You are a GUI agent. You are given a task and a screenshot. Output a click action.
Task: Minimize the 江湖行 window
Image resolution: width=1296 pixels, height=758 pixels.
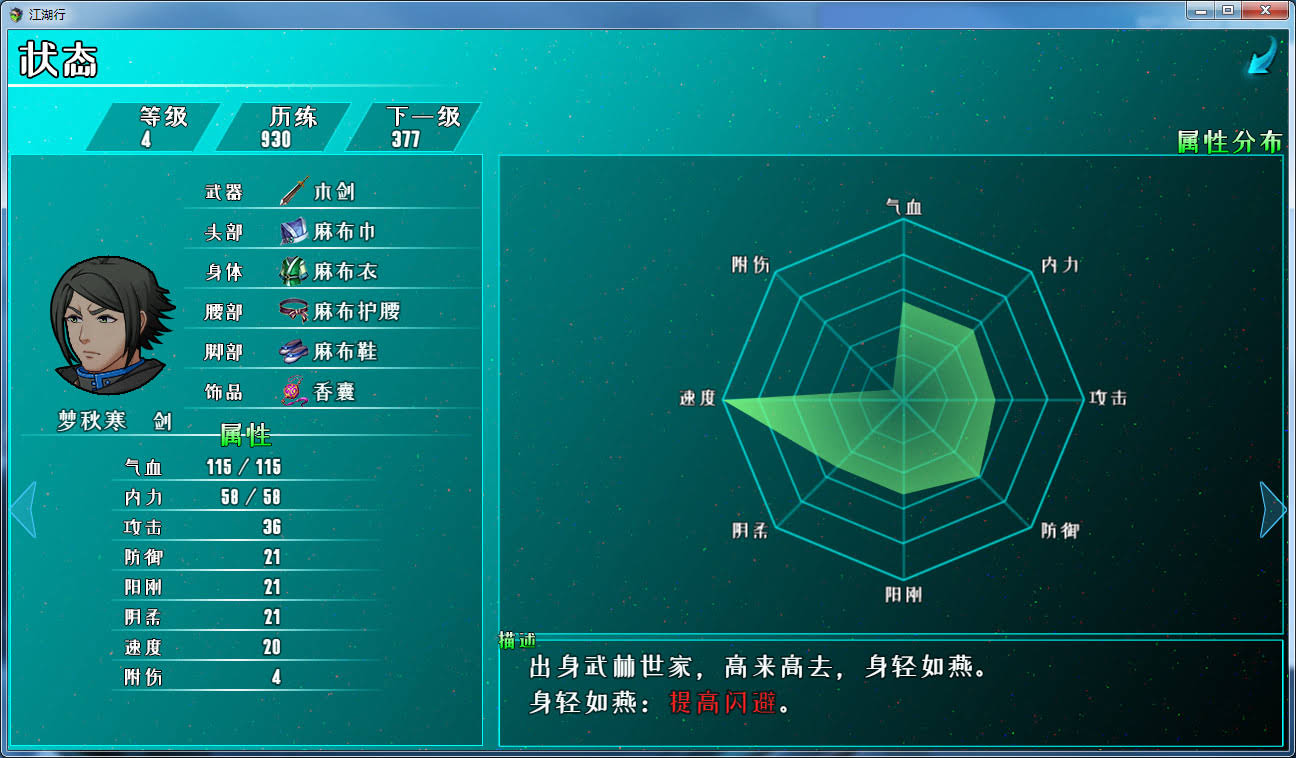click(x=1200, y=10)
